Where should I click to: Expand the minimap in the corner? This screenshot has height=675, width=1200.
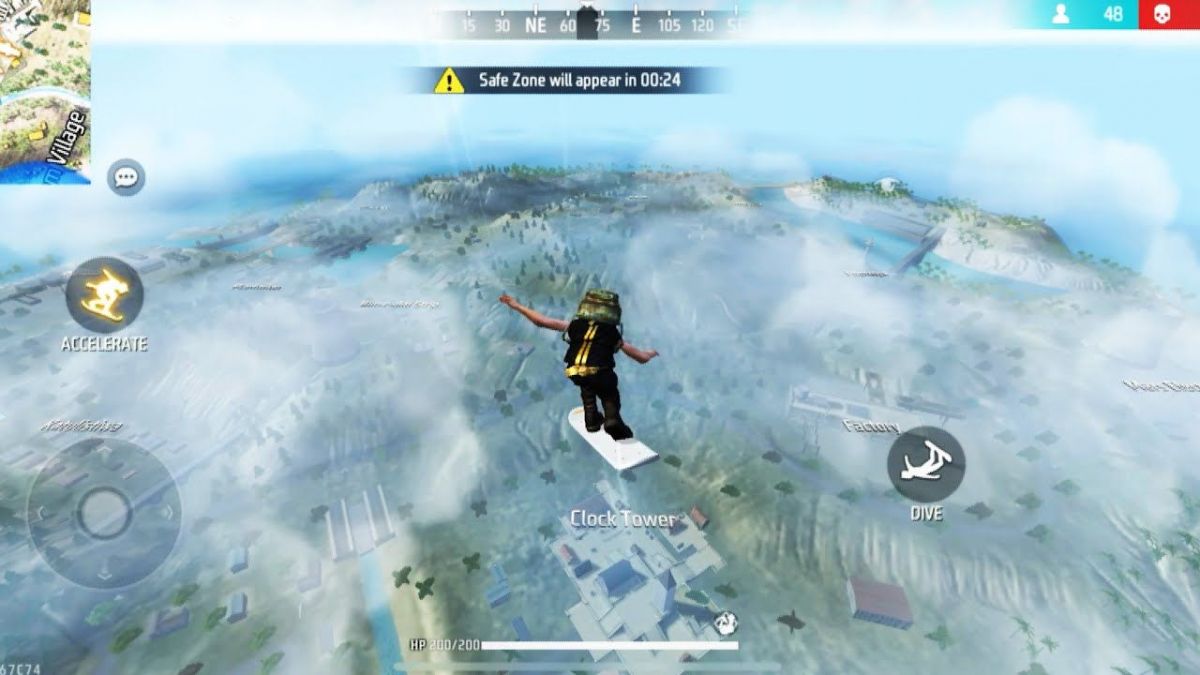[x=44, y=92]
